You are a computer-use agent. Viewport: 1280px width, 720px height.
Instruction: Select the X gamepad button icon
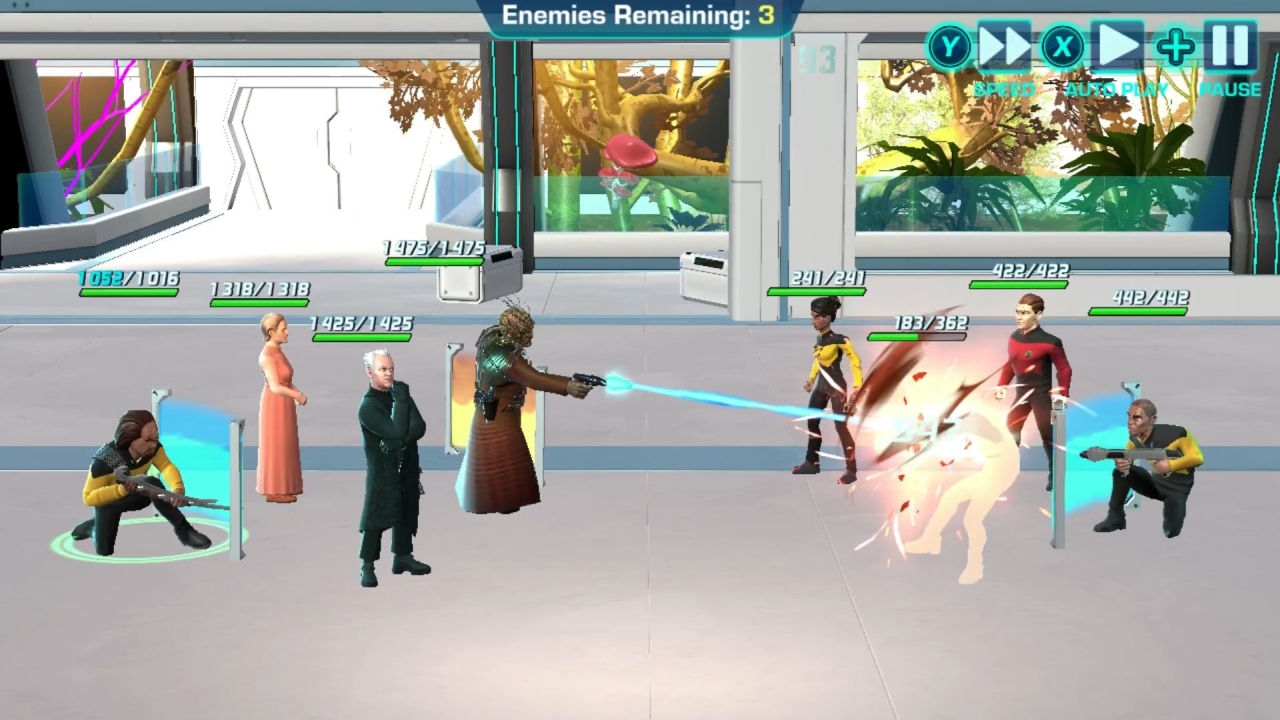coord(1061,45)
